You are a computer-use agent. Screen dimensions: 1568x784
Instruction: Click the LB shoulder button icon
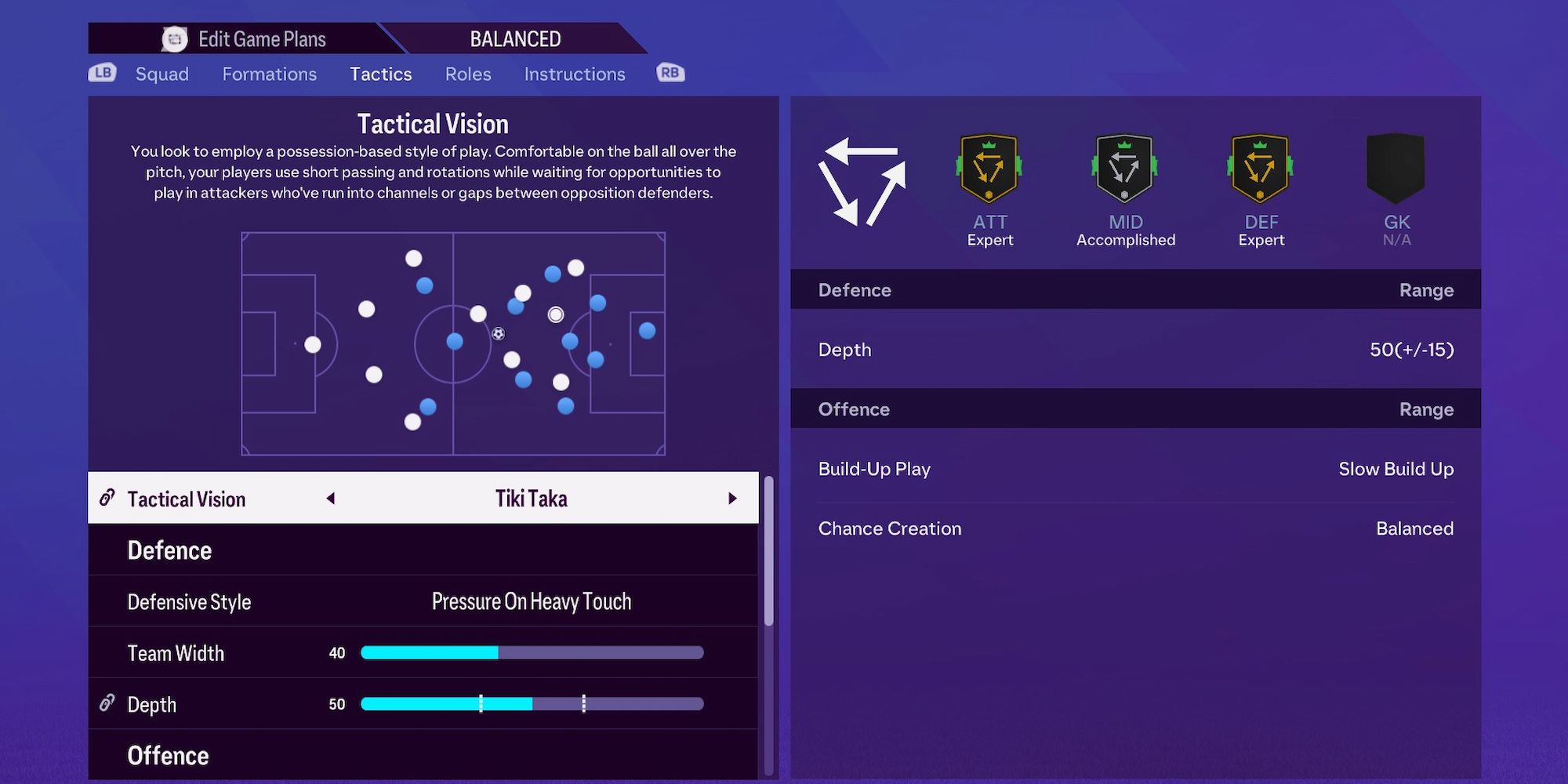click(103, 73)
